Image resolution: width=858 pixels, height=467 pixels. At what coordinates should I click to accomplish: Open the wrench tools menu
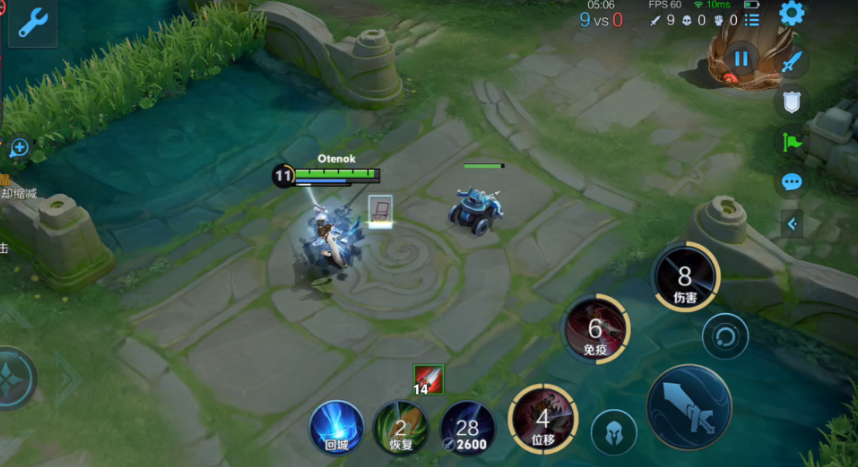click(32, 23)
